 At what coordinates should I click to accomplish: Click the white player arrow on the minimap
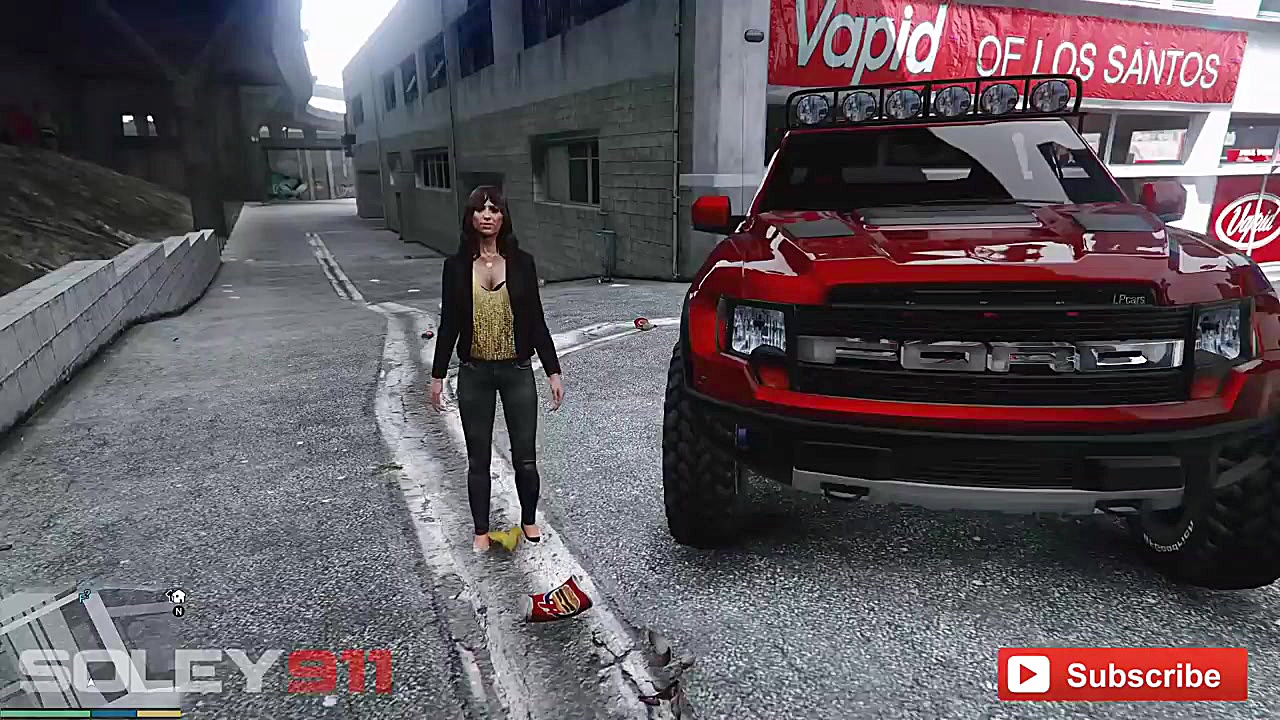tap(90, 681)
